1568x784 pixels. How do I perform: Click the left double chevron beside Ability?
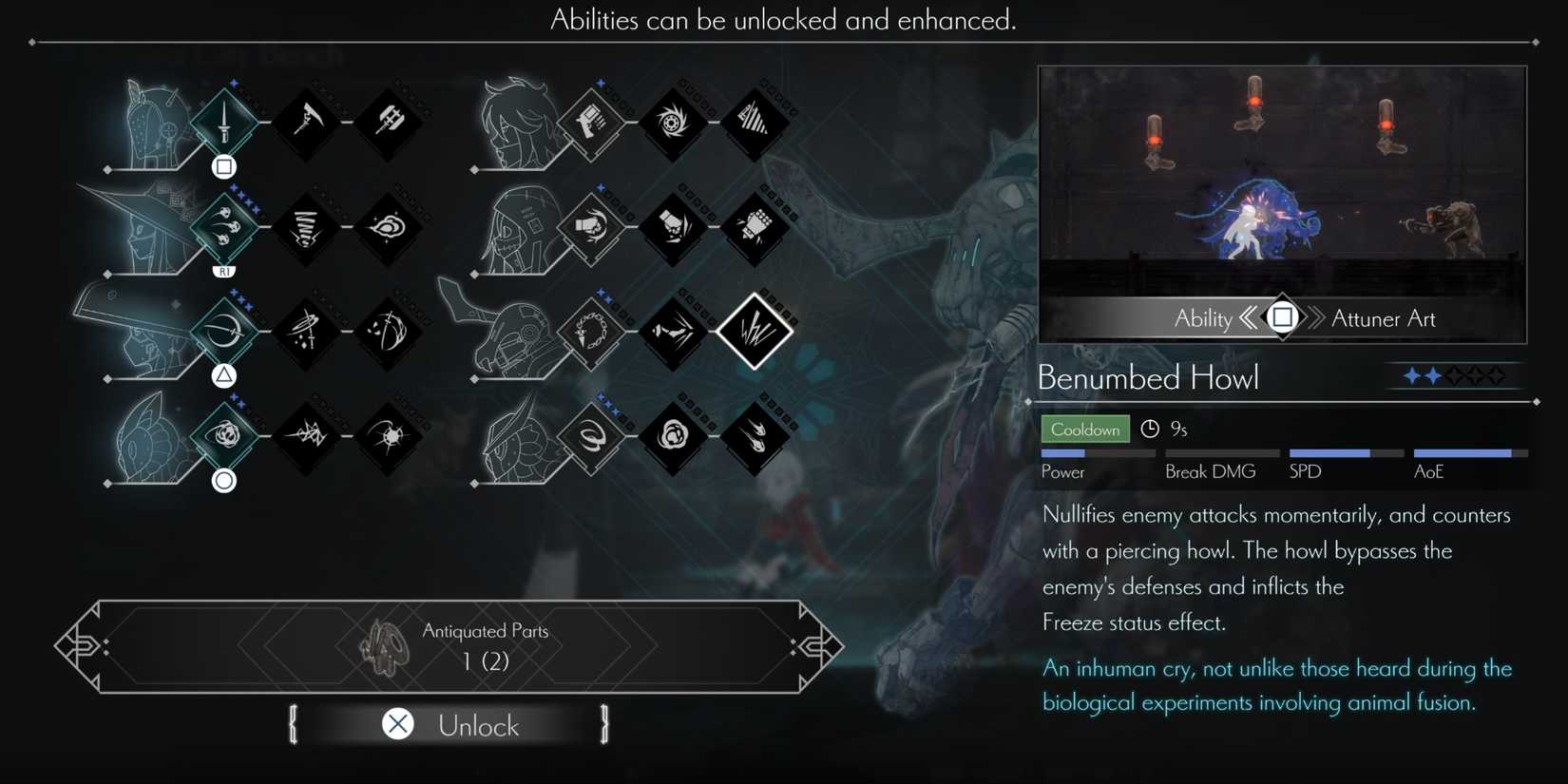pos(1250,319)
